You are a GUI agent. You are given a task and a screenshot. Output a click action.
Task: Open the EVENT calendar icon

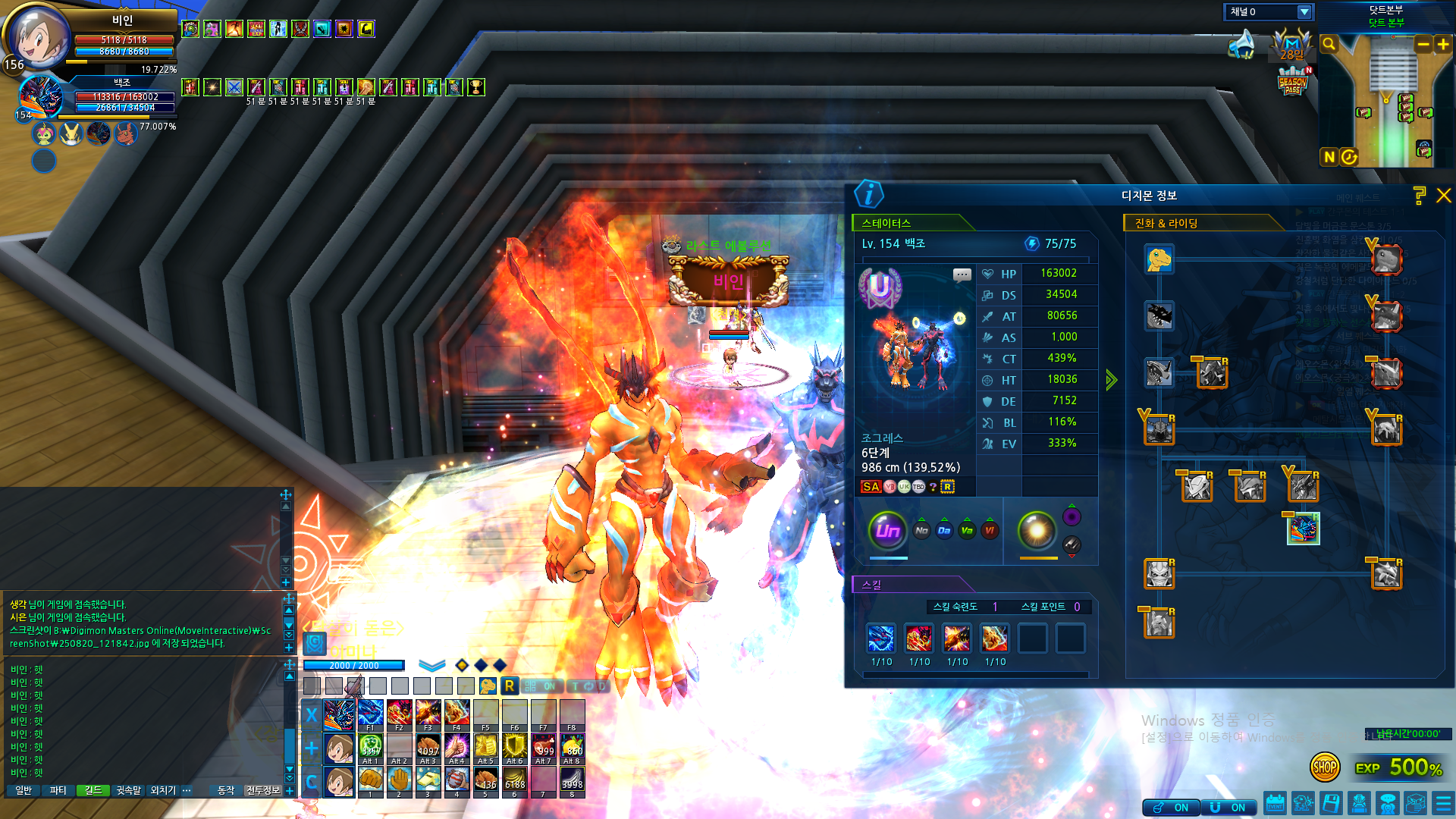point(1276,803)
